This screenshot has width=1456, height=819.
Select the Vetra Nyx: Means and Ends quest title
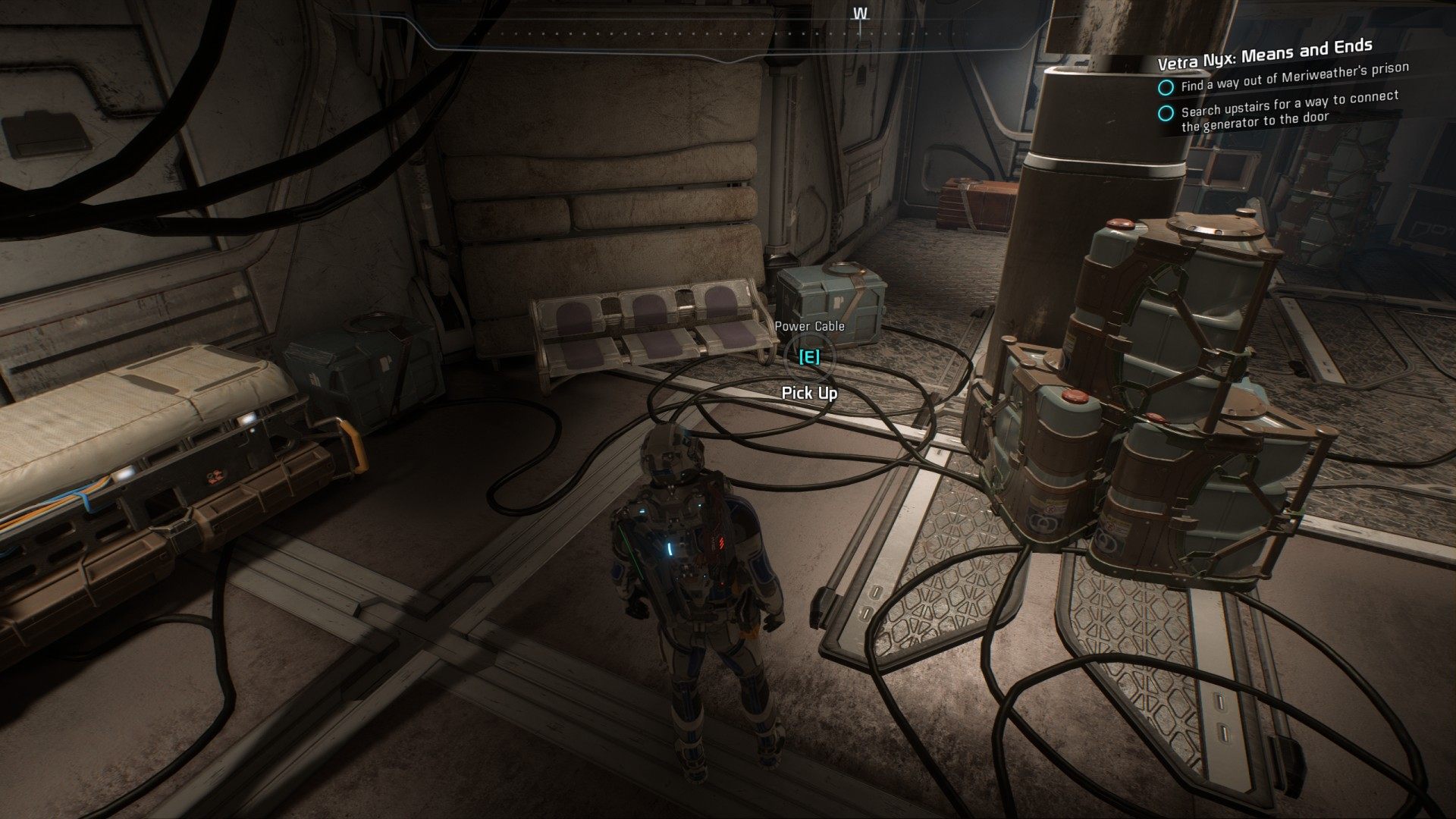click(x=1264, y=54)
